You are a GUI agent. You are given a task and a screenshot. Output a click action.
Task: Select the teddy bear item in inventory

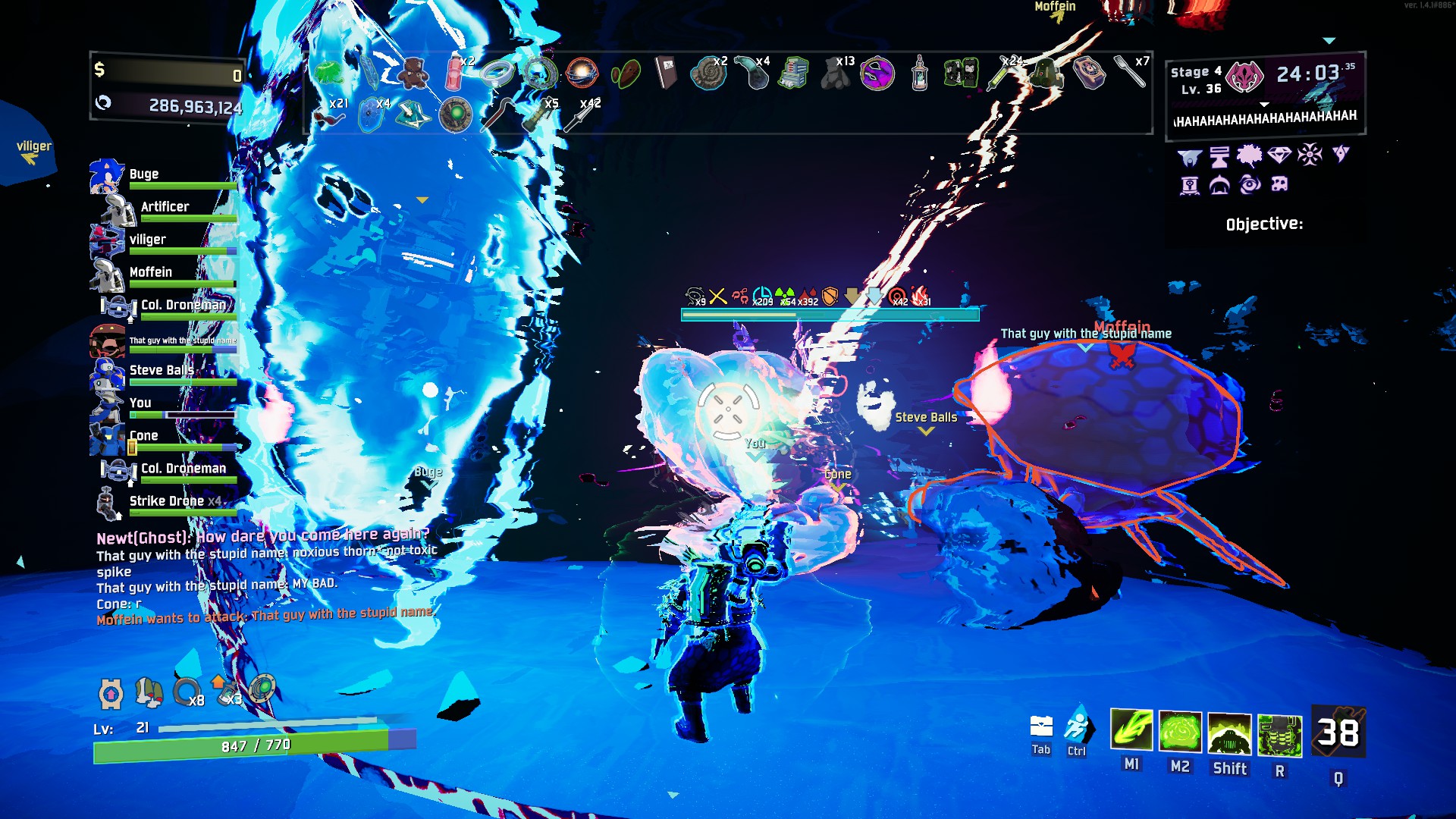pyautogui.click(x=413, y=74)
